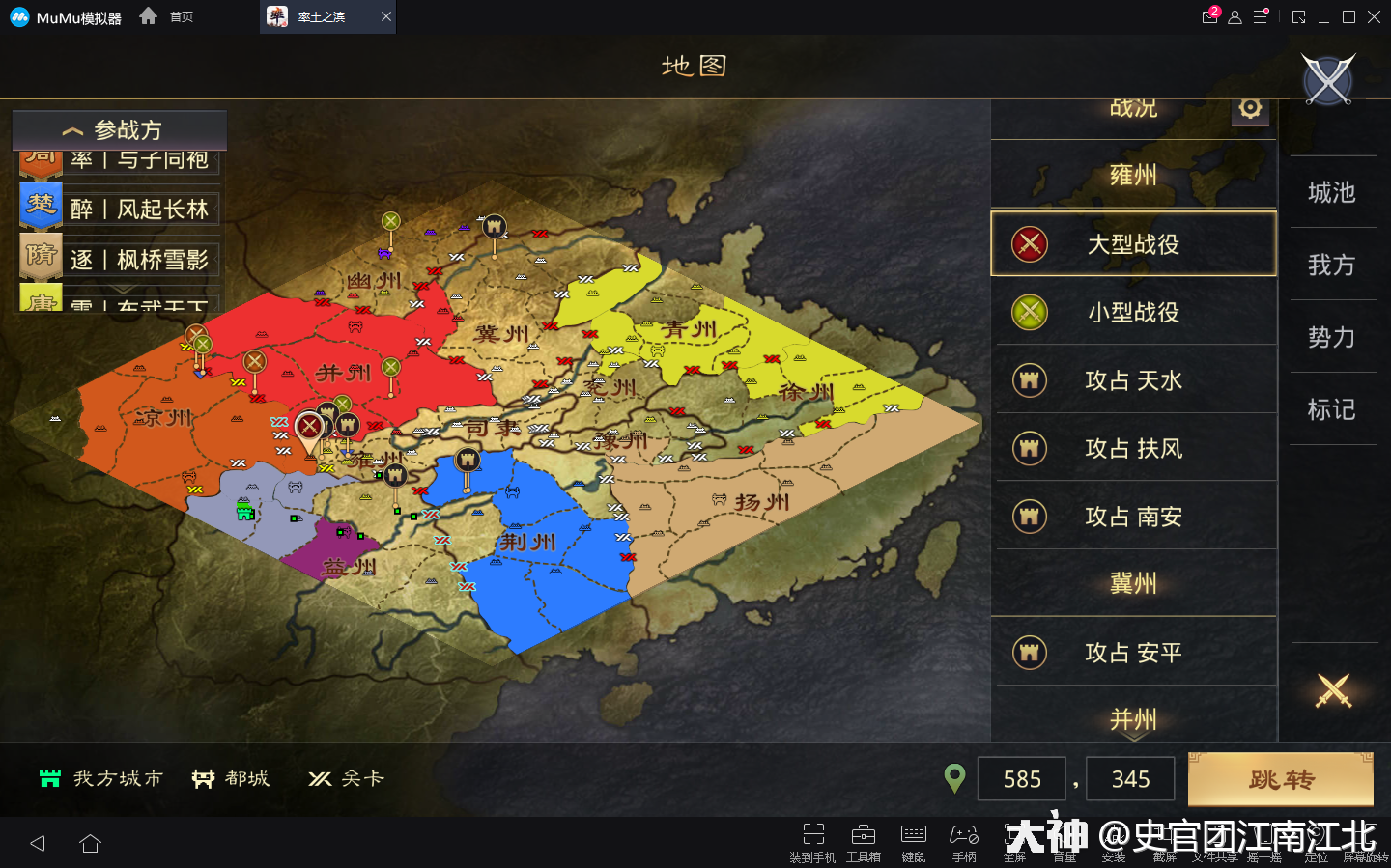1391x868 pixels.
Task: Click the 跳转 jump button
Action: 1280,778
